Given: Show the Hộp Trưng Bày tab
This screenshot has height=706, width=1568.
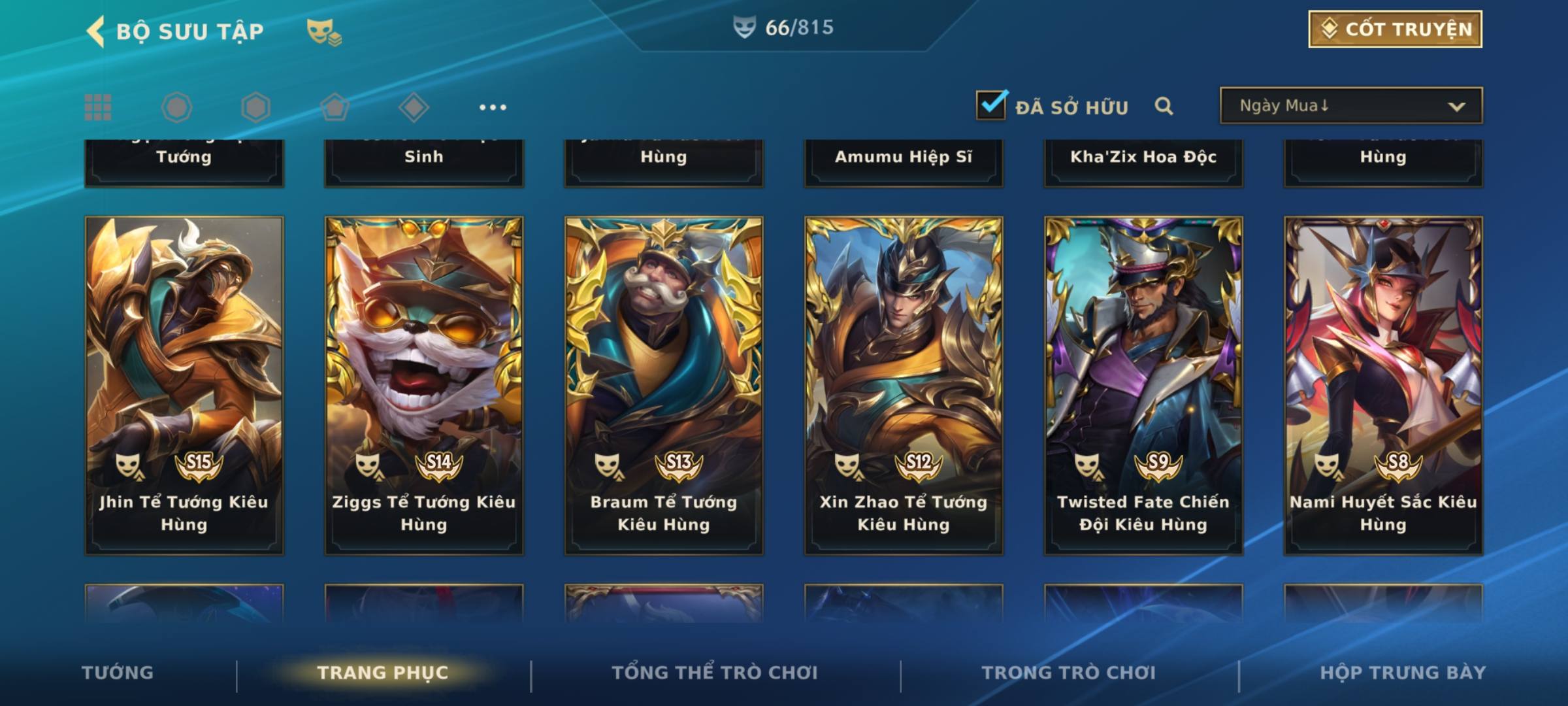Looking at the screenshot, I should tap(1403, 673).
